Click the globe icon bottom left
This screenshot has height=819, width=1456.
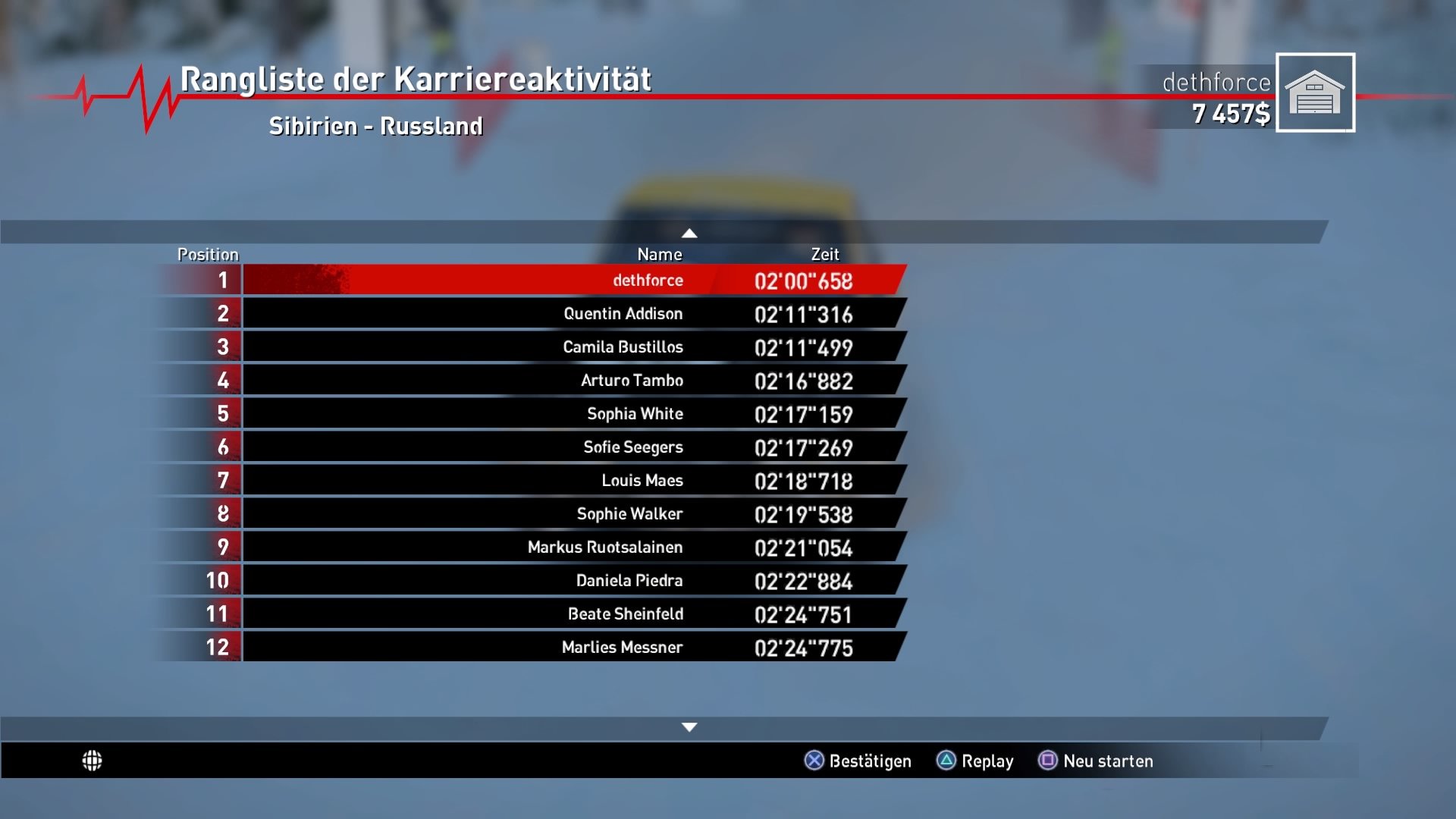point(93,761)
